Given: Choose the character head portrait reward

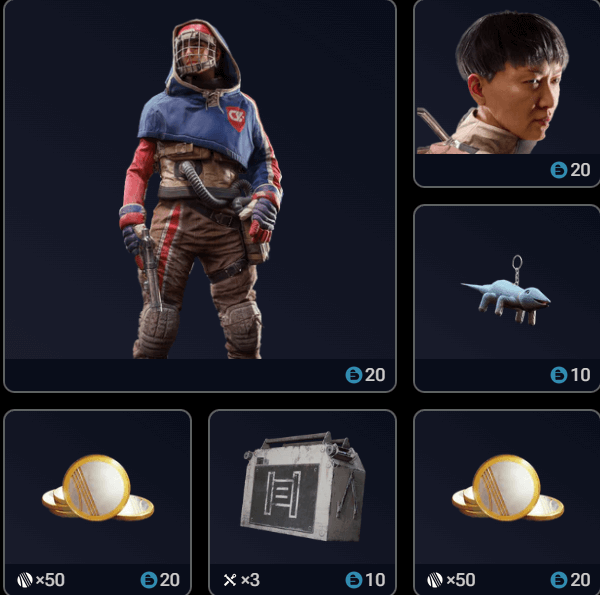Looking at the screenshot, I should point(505,93).
